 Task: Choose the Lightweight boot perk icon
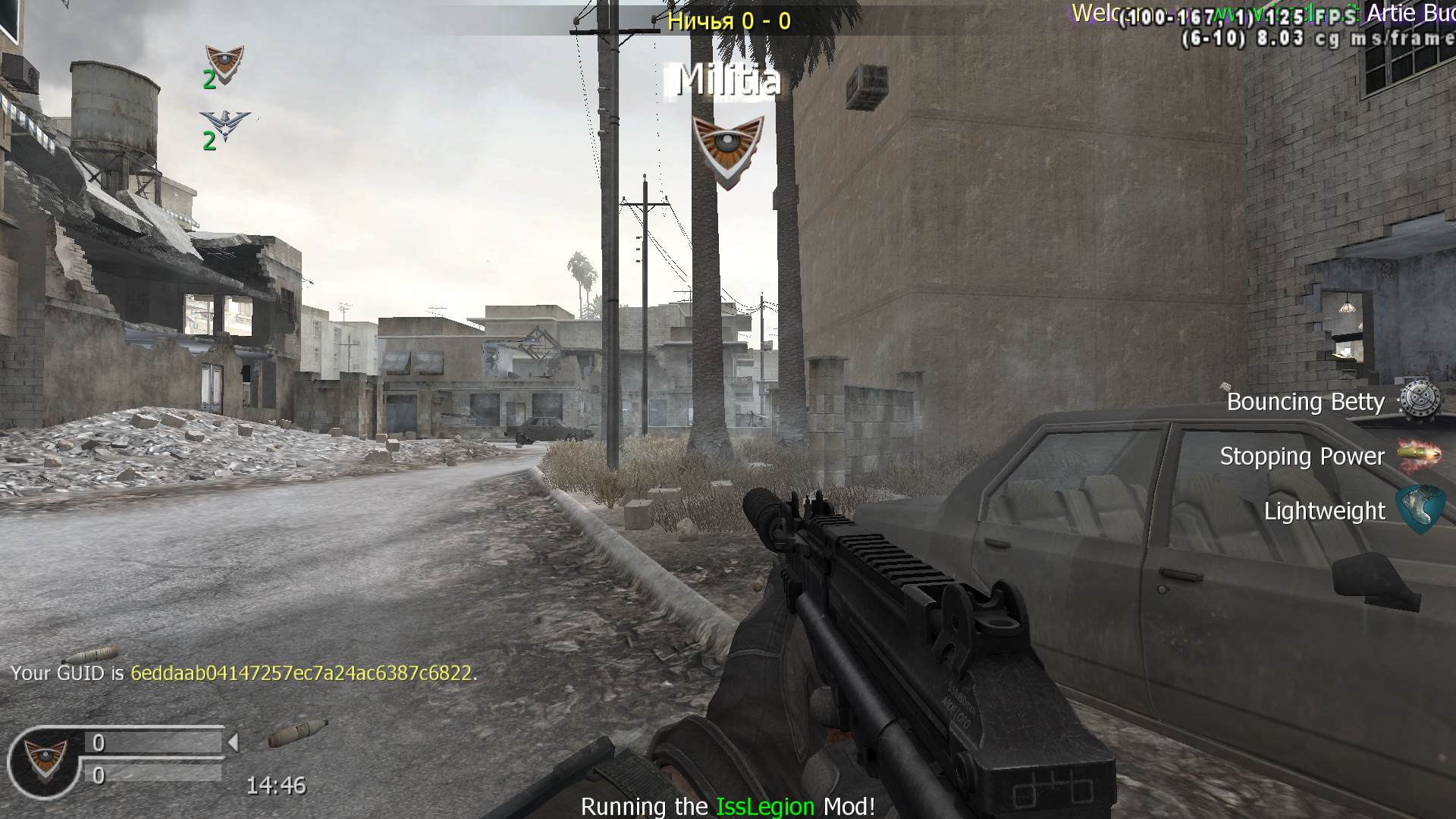click(x=1420, y=509)
